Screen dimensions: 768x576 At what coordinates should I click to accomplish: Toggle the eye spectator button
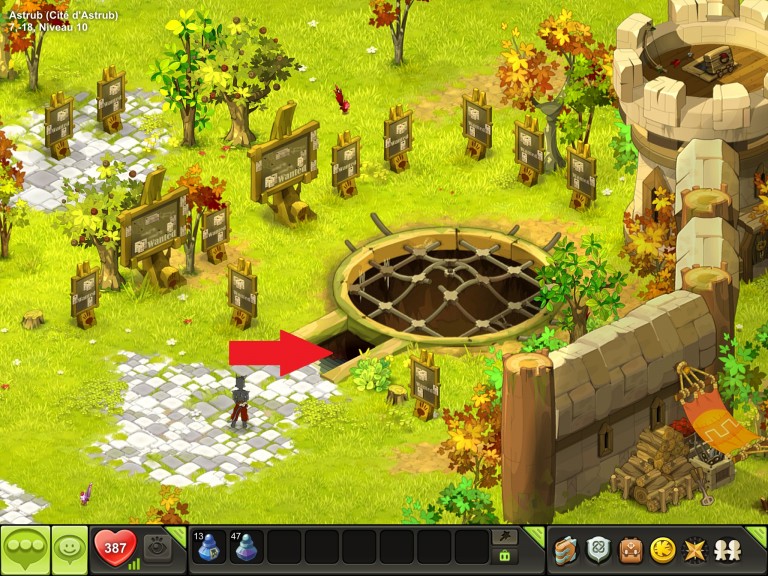(155, 548)
